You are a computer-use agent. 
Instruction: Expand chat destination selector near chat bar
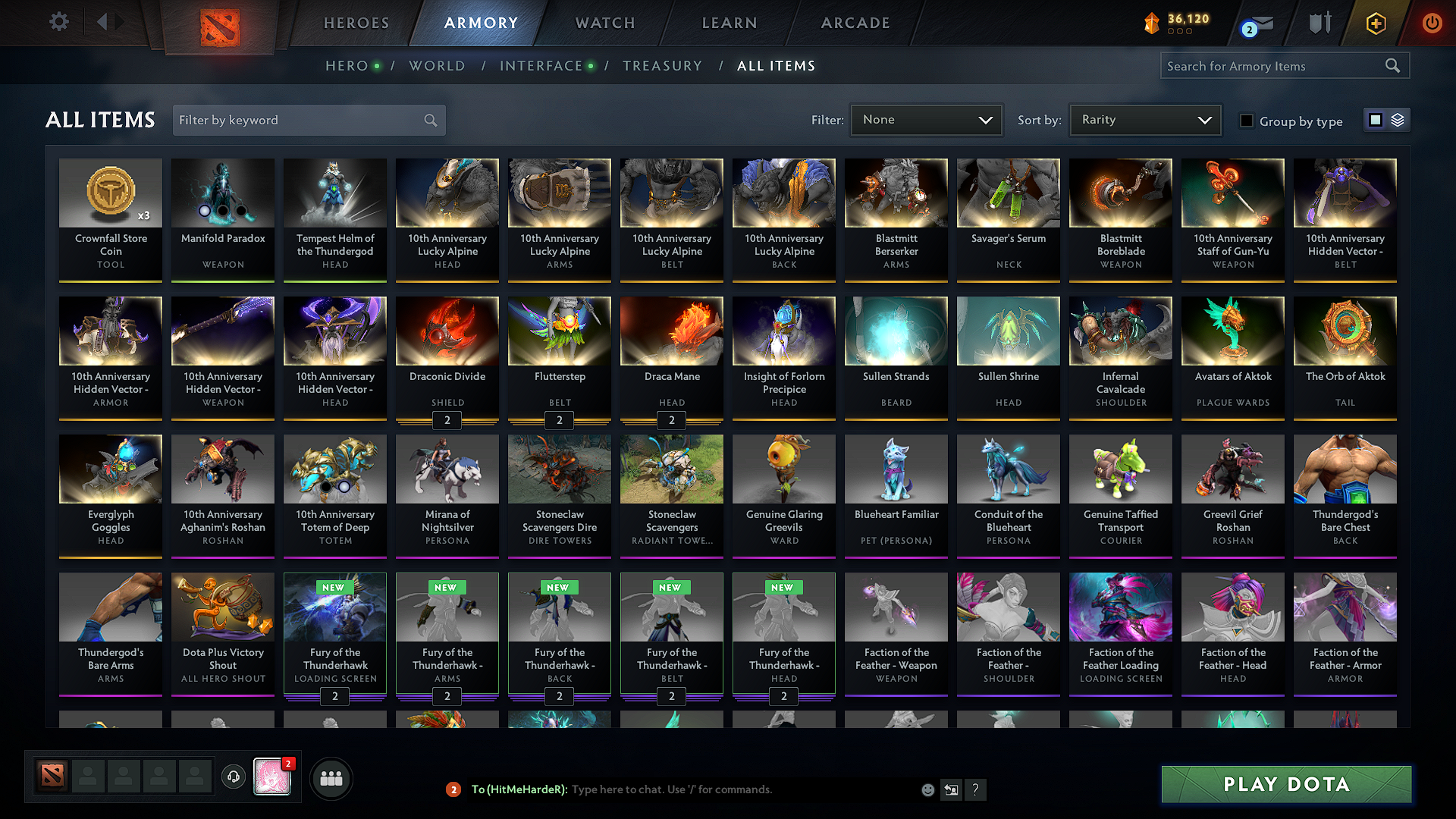tap(951, 789)
